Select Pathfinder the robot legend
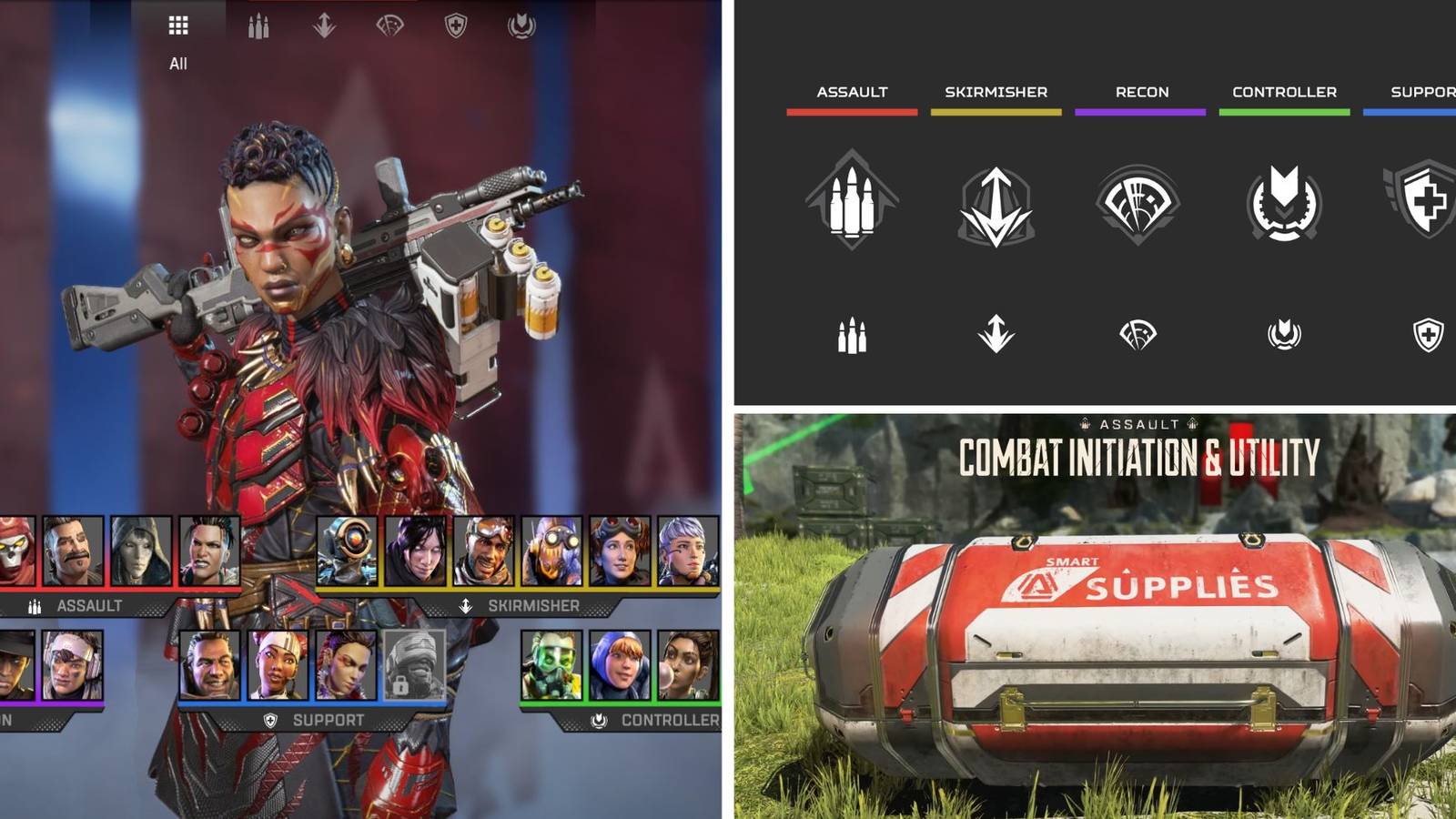The height and width of the screenshot is (819, 1456). click(347, 551)
